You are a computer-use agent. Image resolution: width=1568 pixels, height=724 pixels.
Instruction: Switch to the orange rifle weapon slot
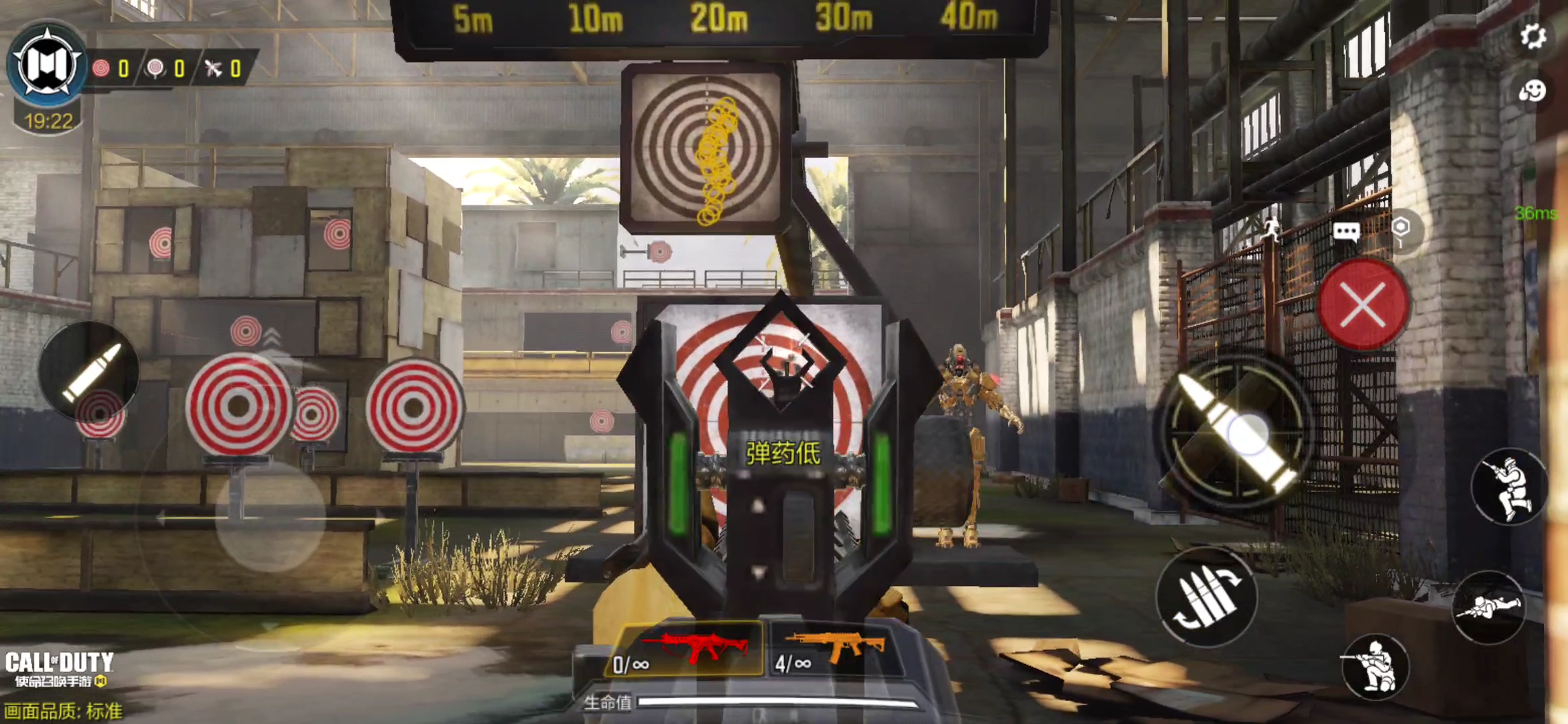[x=831, y=649]
